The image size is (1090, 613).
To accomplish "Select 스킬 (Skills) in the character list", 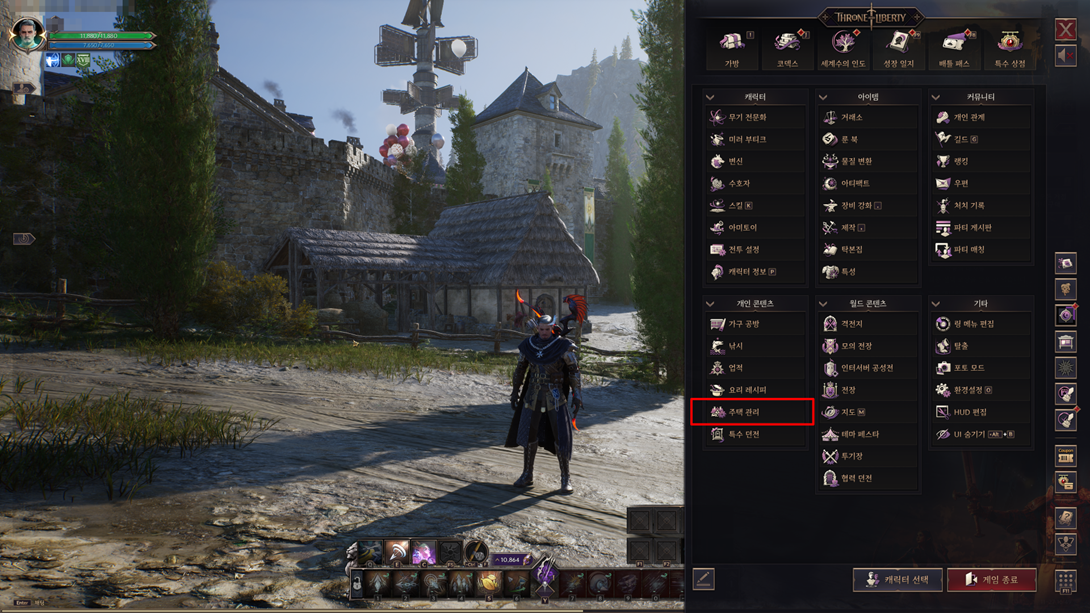I will [736, 206].
